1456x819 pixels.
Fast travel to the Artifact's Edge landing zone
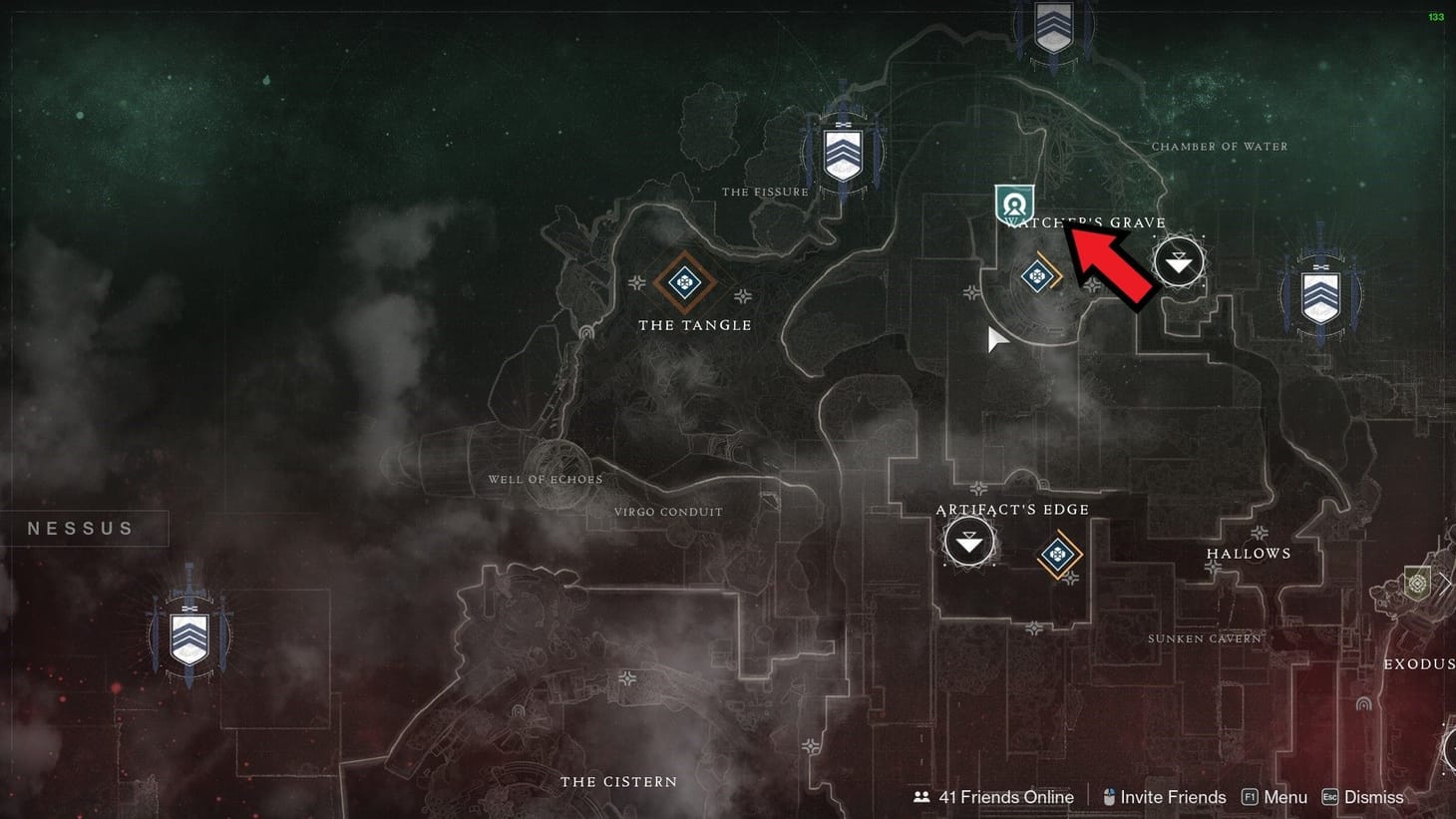(967, 539)
